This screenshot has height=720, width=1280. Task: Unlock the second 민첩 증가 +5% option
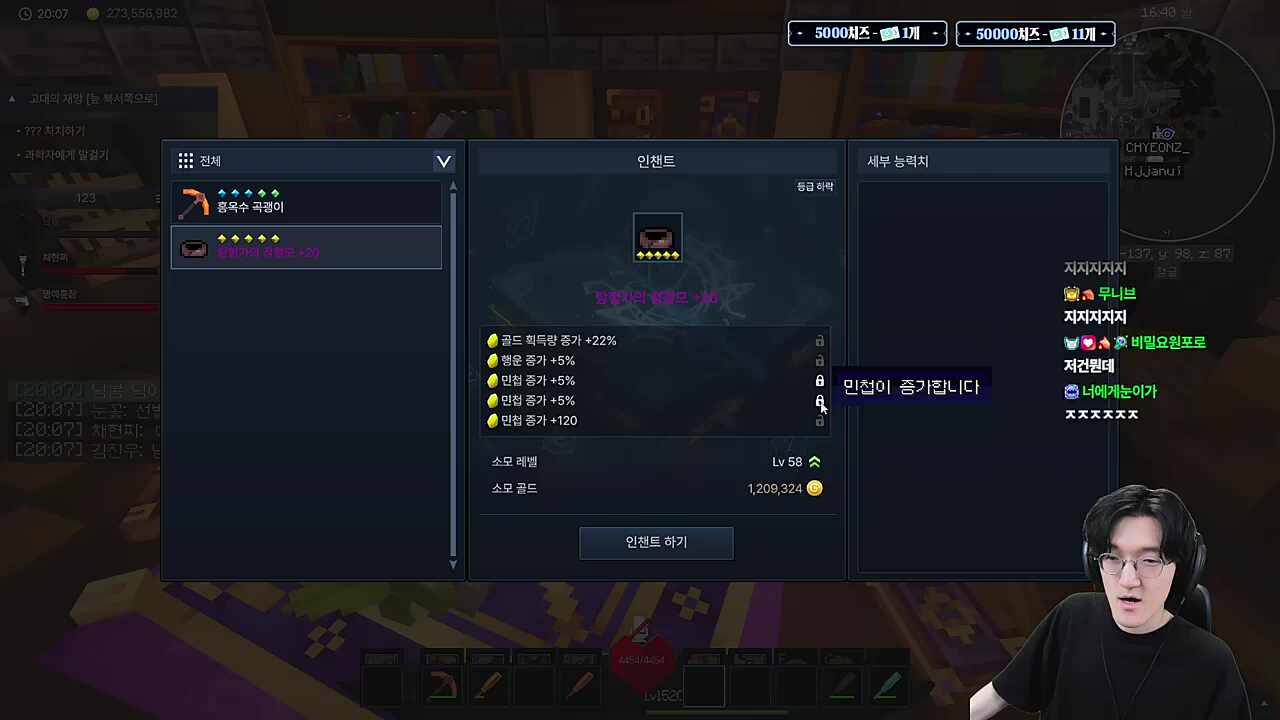click(x=819, y=400)
